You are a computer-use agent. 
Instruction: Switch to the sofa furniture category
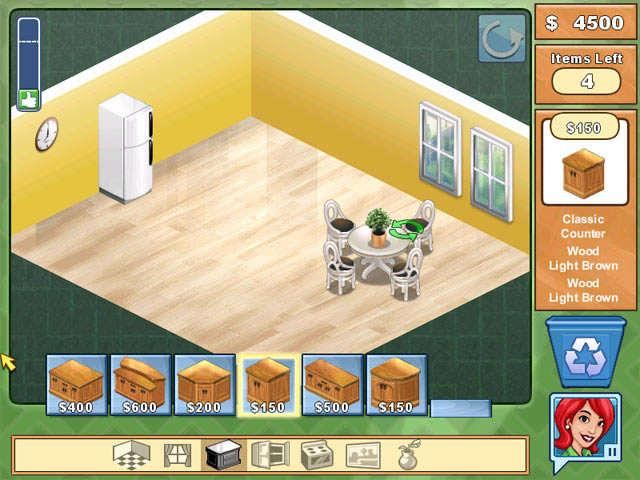363,455
